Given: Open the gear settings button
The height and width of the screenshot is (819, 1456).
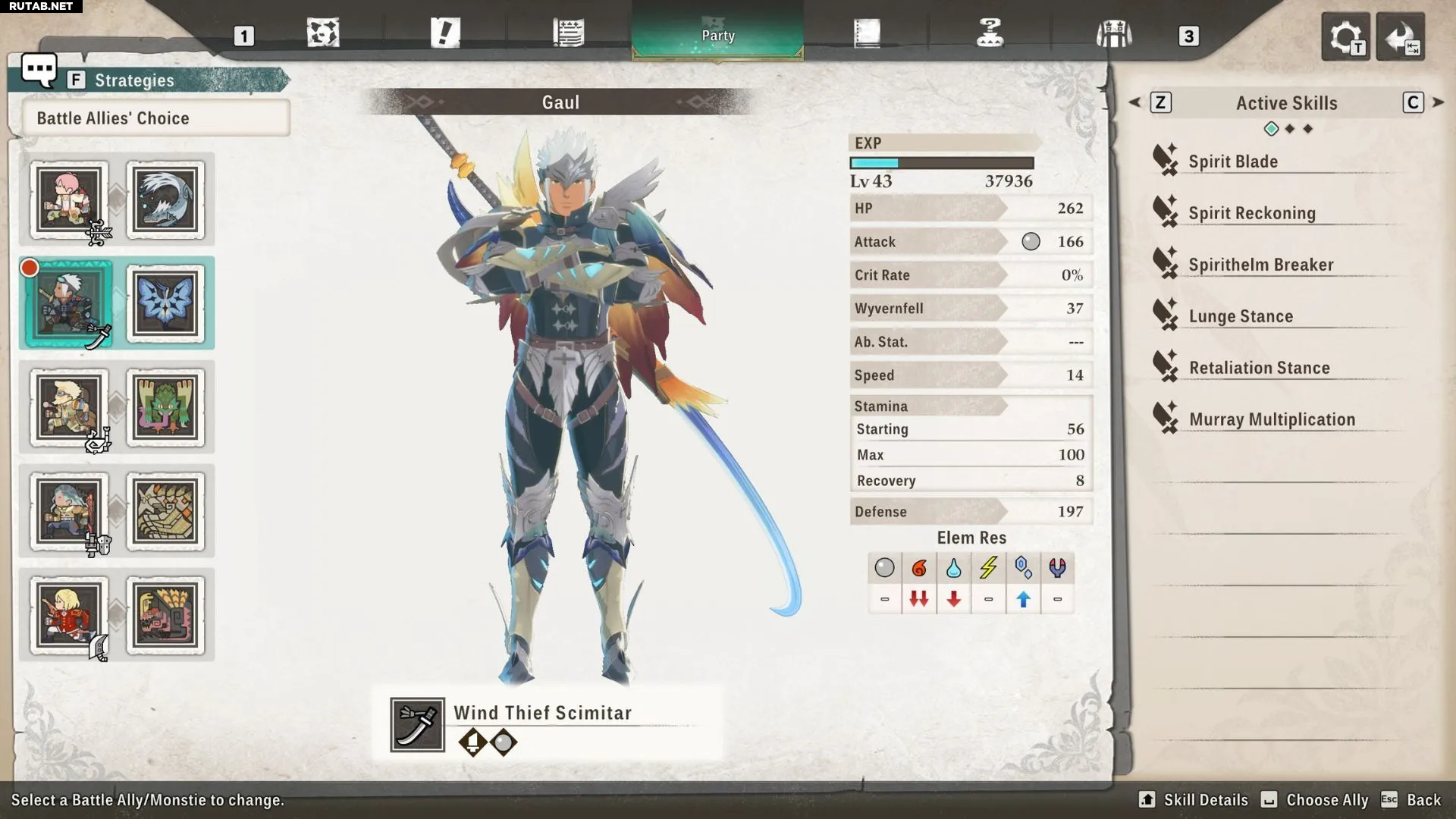Looking at the screenshot, I should tap(1345, 36).
